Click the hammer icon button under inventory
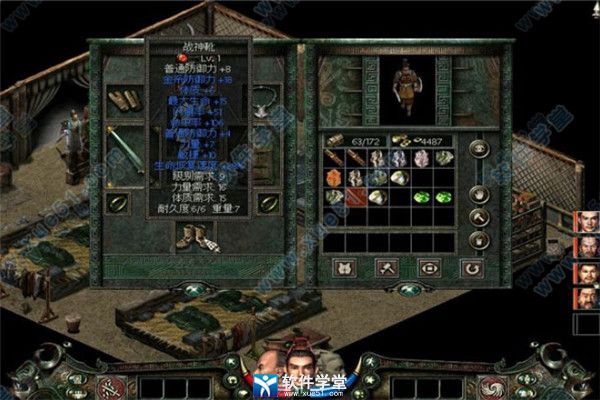600x400 pixels. coord(385,267)
